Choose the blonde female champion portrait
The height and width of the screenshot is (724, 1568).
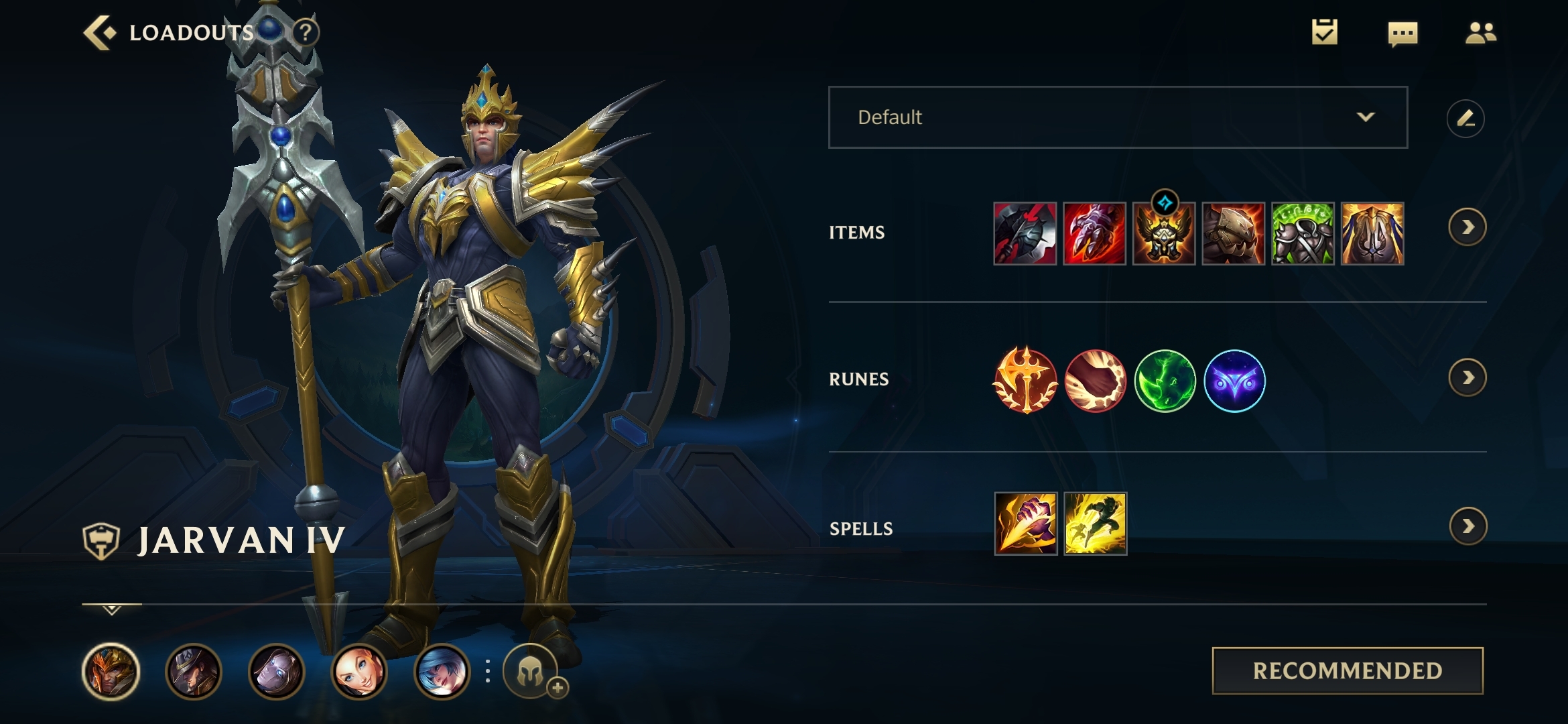click(359, 671)
